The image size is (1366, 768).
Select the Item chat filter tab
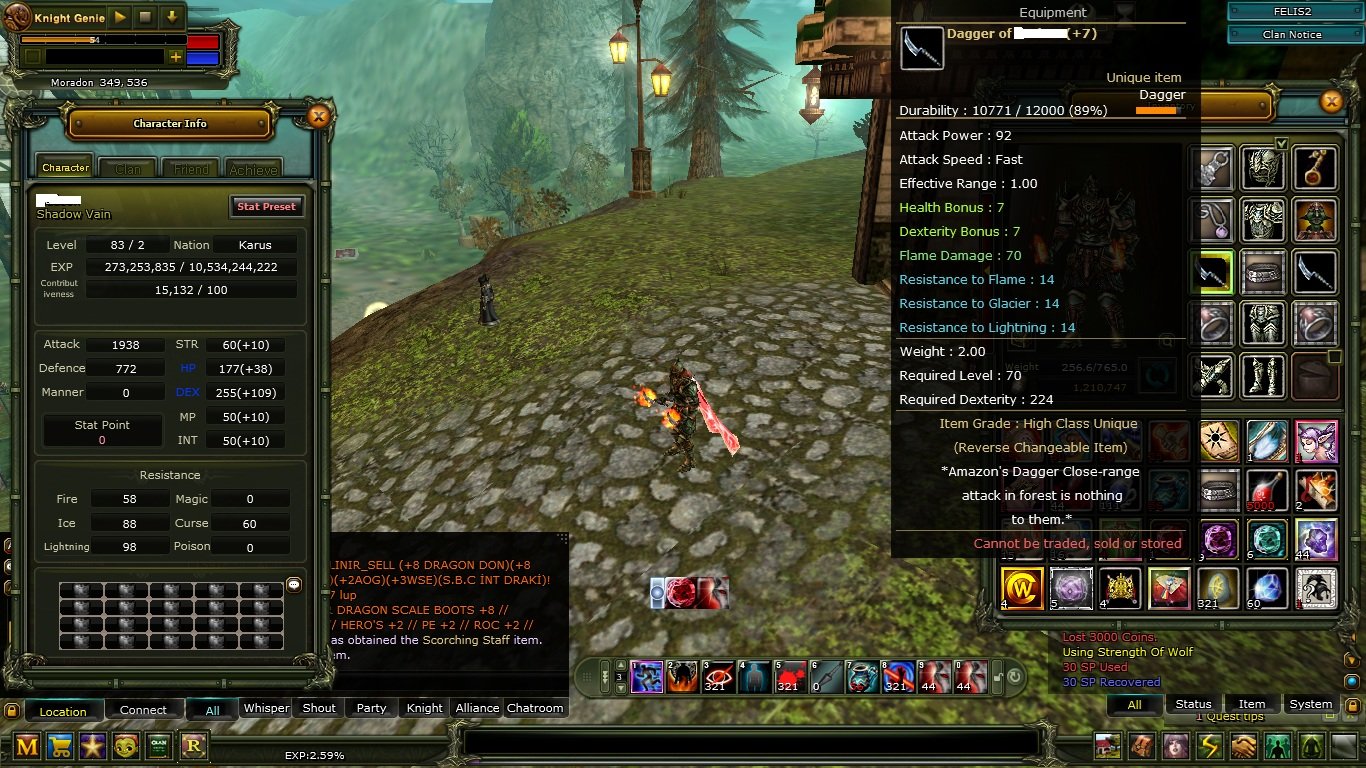coord(1253,703)
